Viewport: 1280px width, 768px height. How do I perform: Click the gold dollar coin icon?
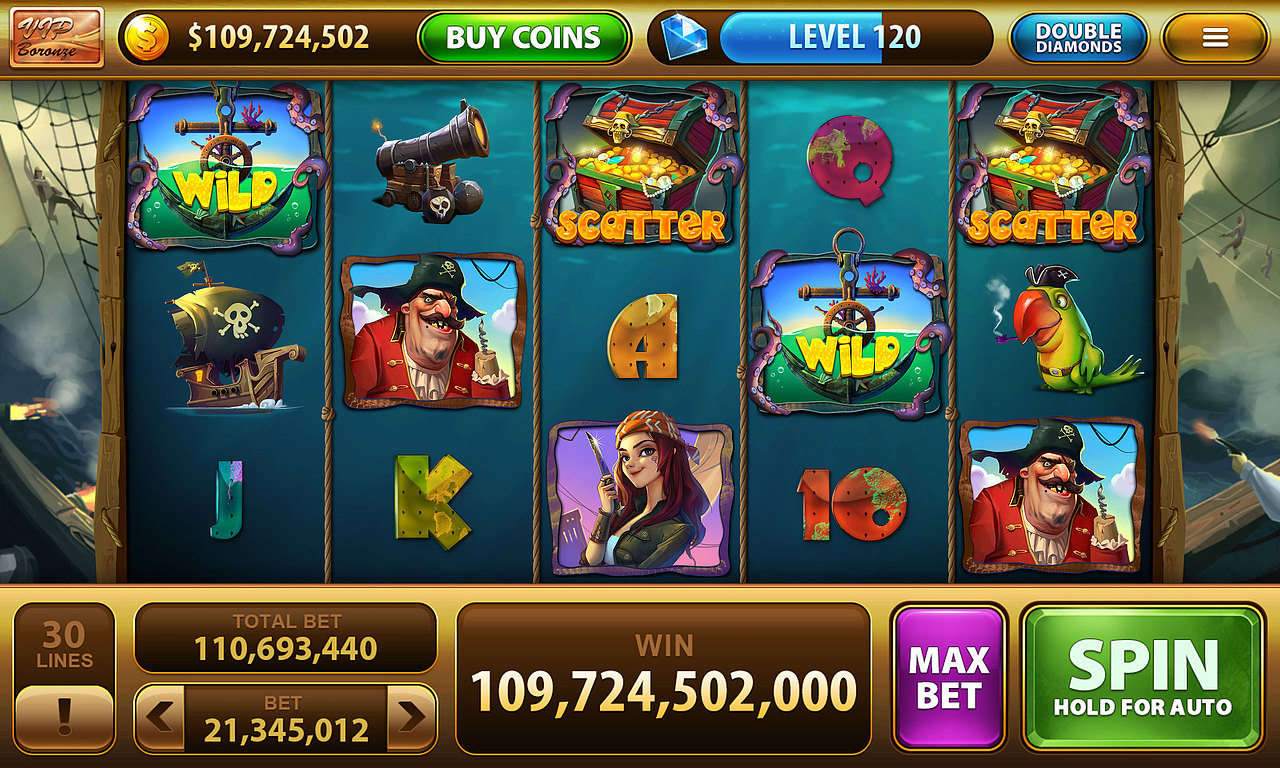(x=148, y=37)
